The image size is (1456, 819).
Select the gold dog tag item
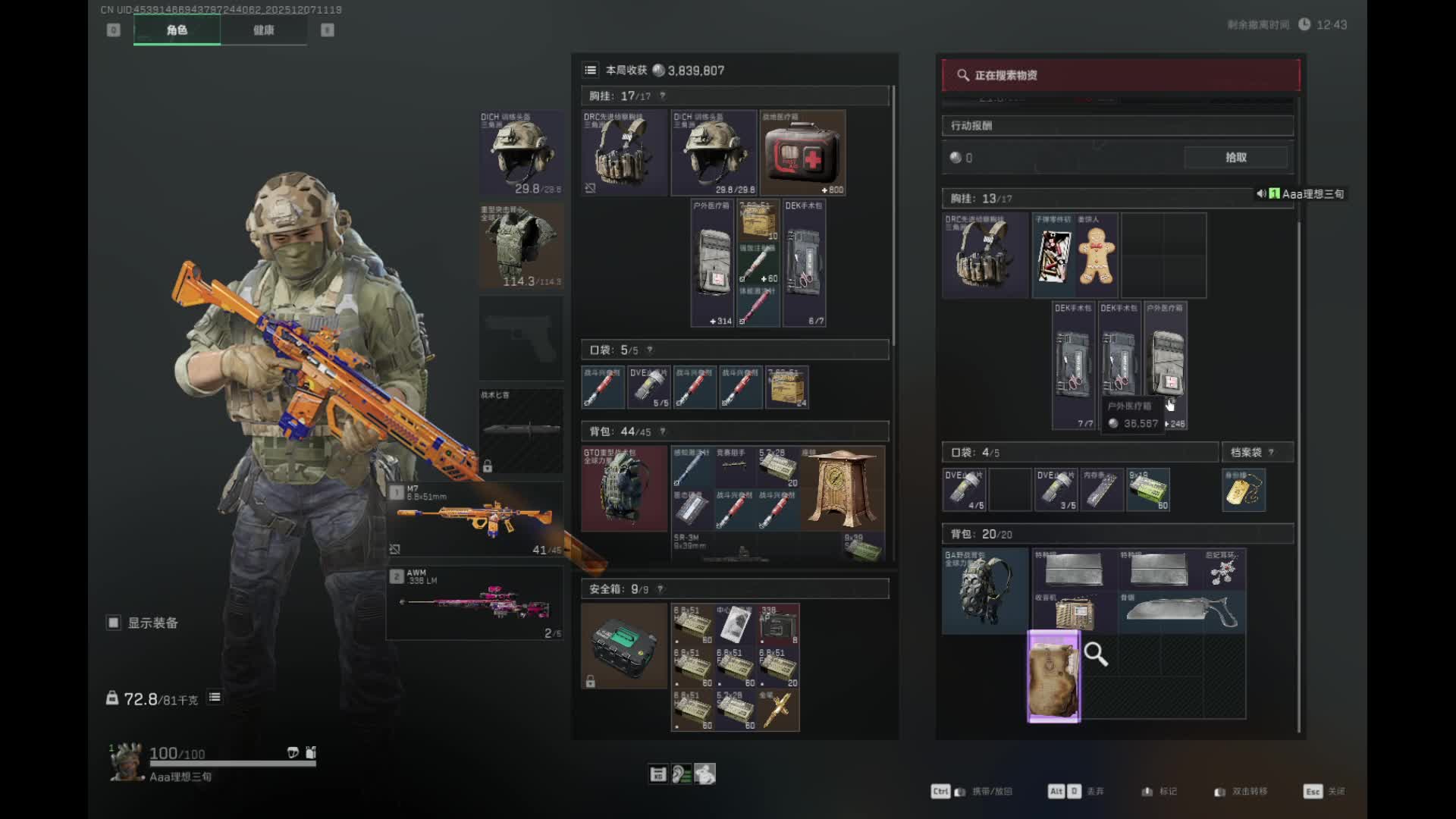(x=1243, y=490)
